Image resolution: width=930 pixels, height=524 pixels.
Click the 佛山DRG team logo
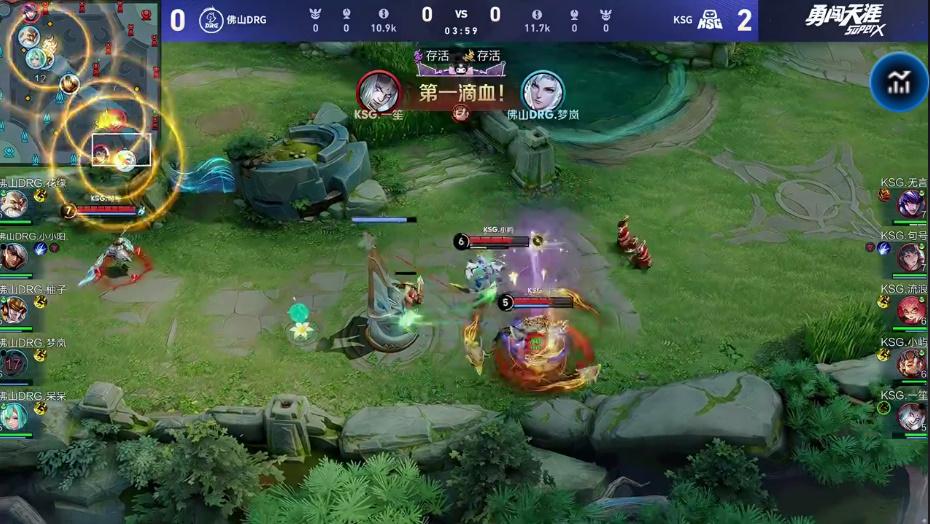211,20
